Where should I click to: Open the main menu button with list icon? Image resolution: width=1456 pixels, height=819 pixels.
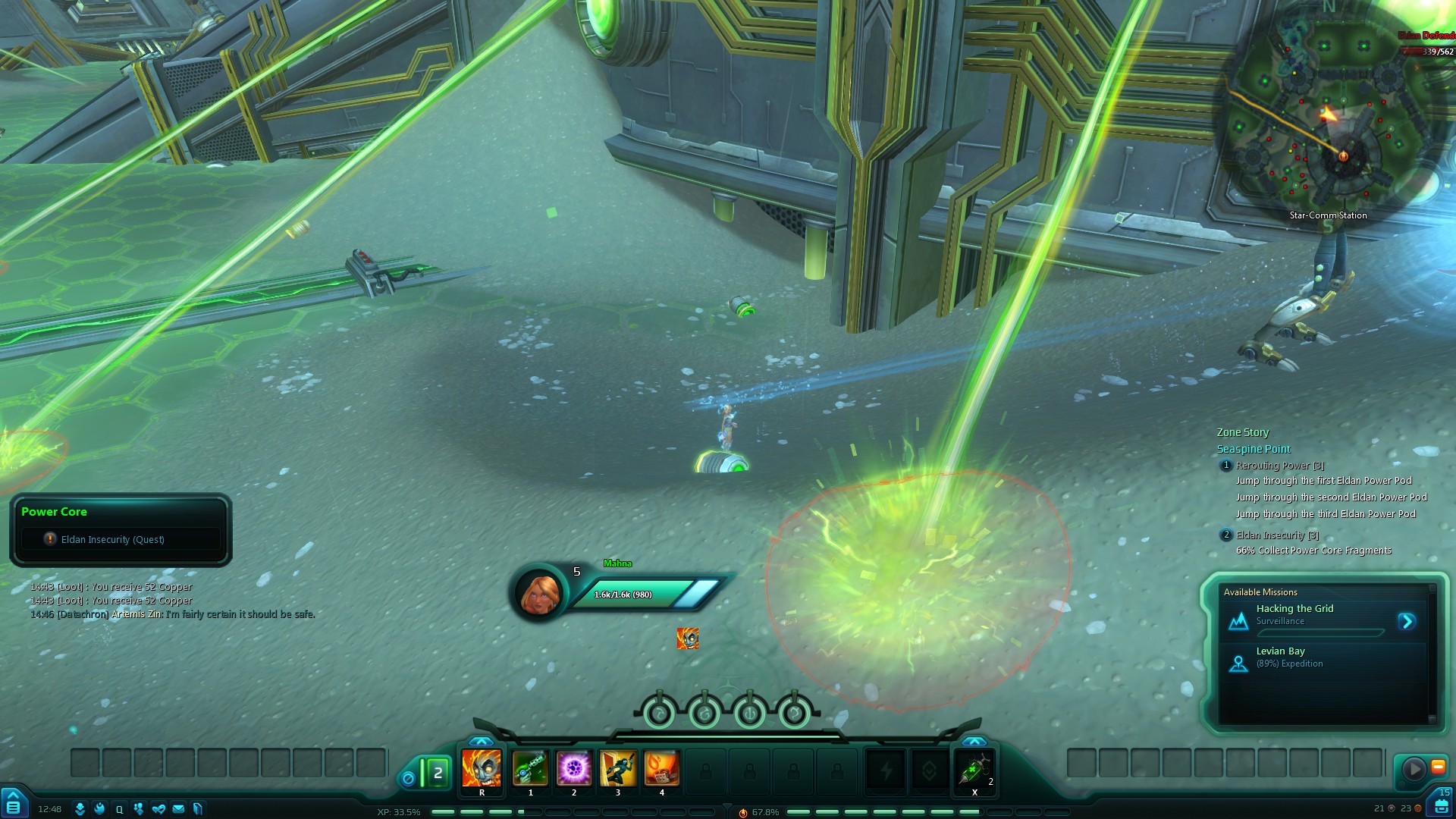pos(13,805)
